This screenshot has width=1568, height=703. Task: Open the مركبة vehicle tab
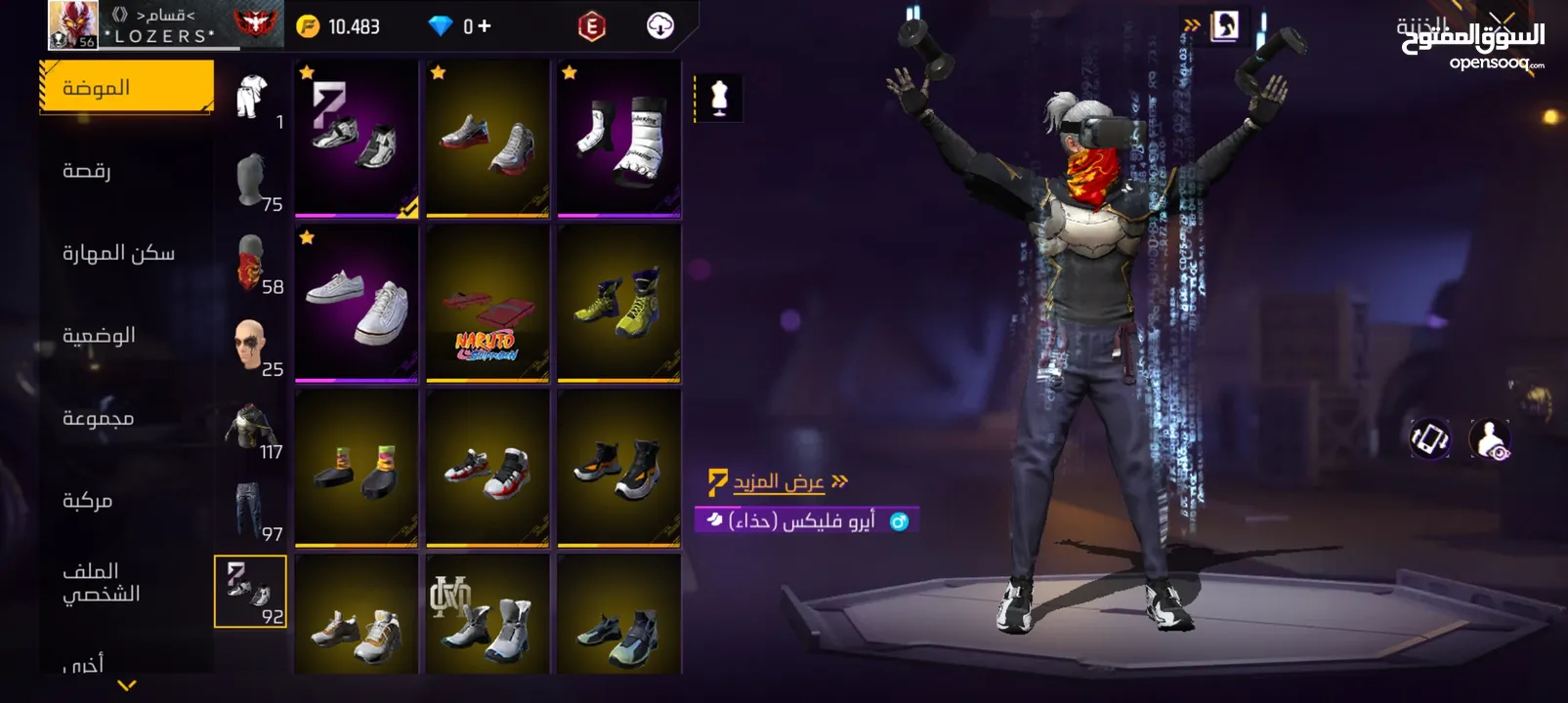click(87, 501)
